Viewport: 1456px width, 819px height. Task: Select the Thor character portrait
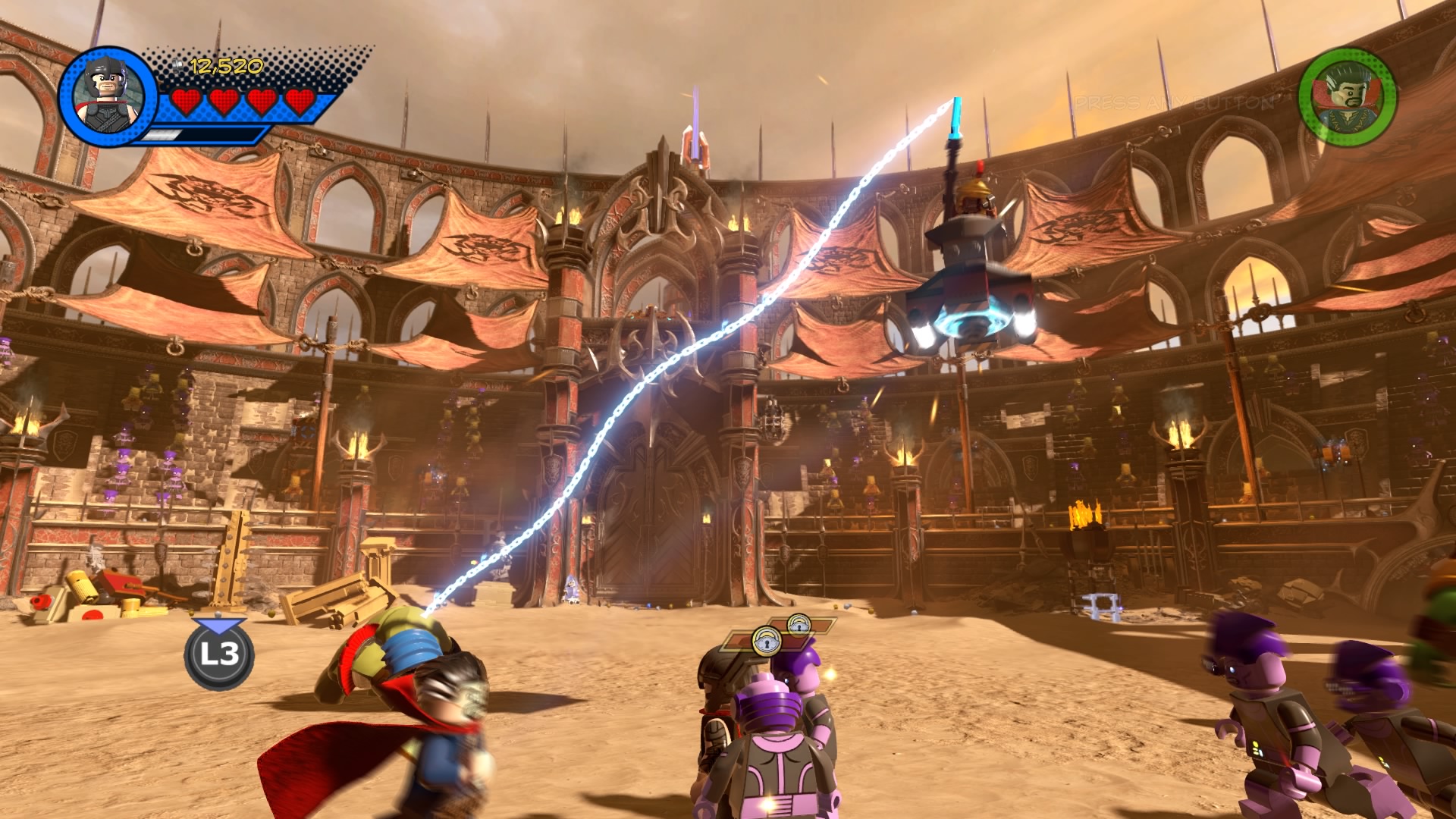[107, 96]
